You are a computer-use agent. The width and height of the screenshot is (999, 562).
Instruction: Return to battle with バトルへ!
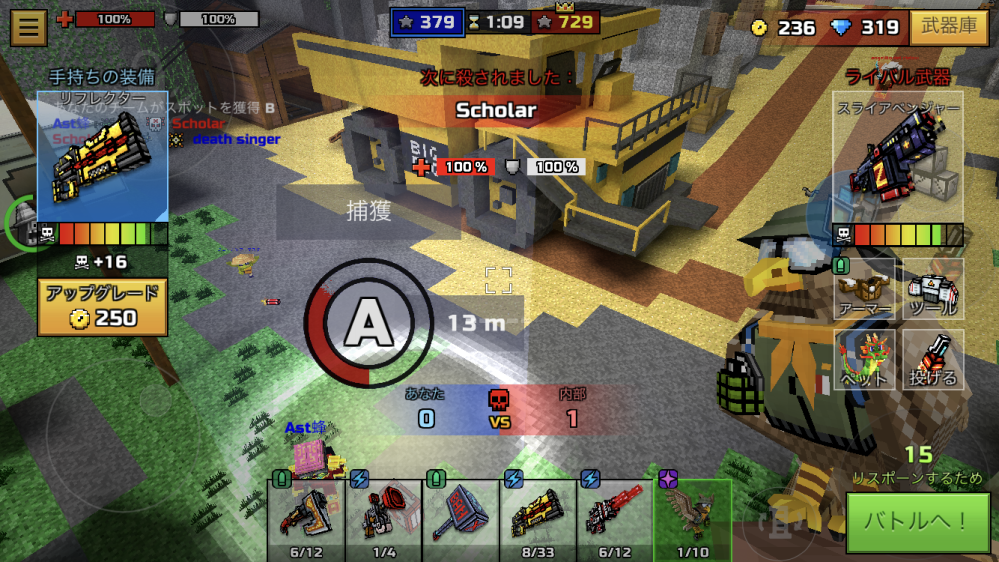point(912,522)
